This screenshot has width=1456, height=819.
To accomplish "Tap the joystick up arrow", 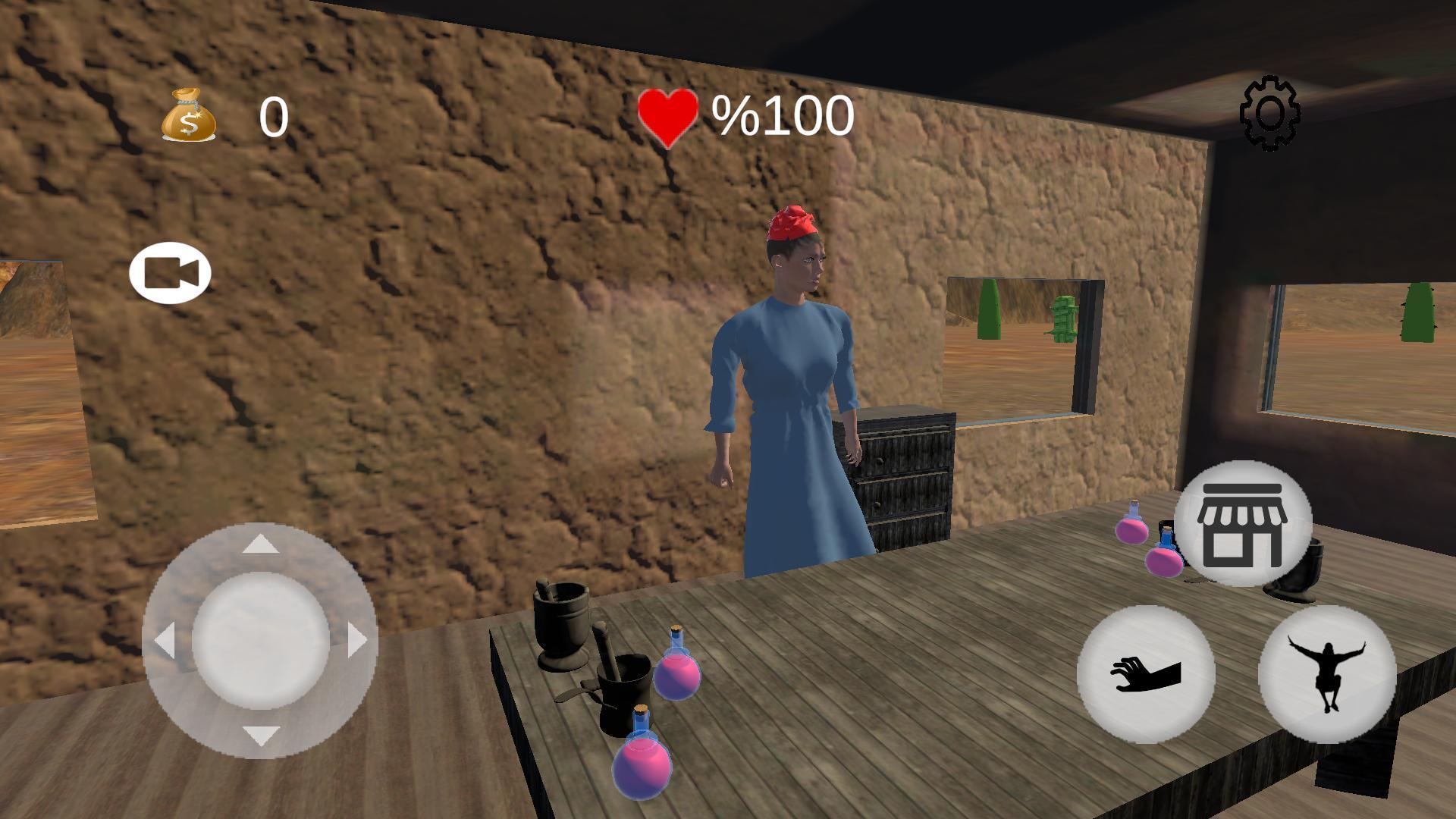I will tap(260, 544).
